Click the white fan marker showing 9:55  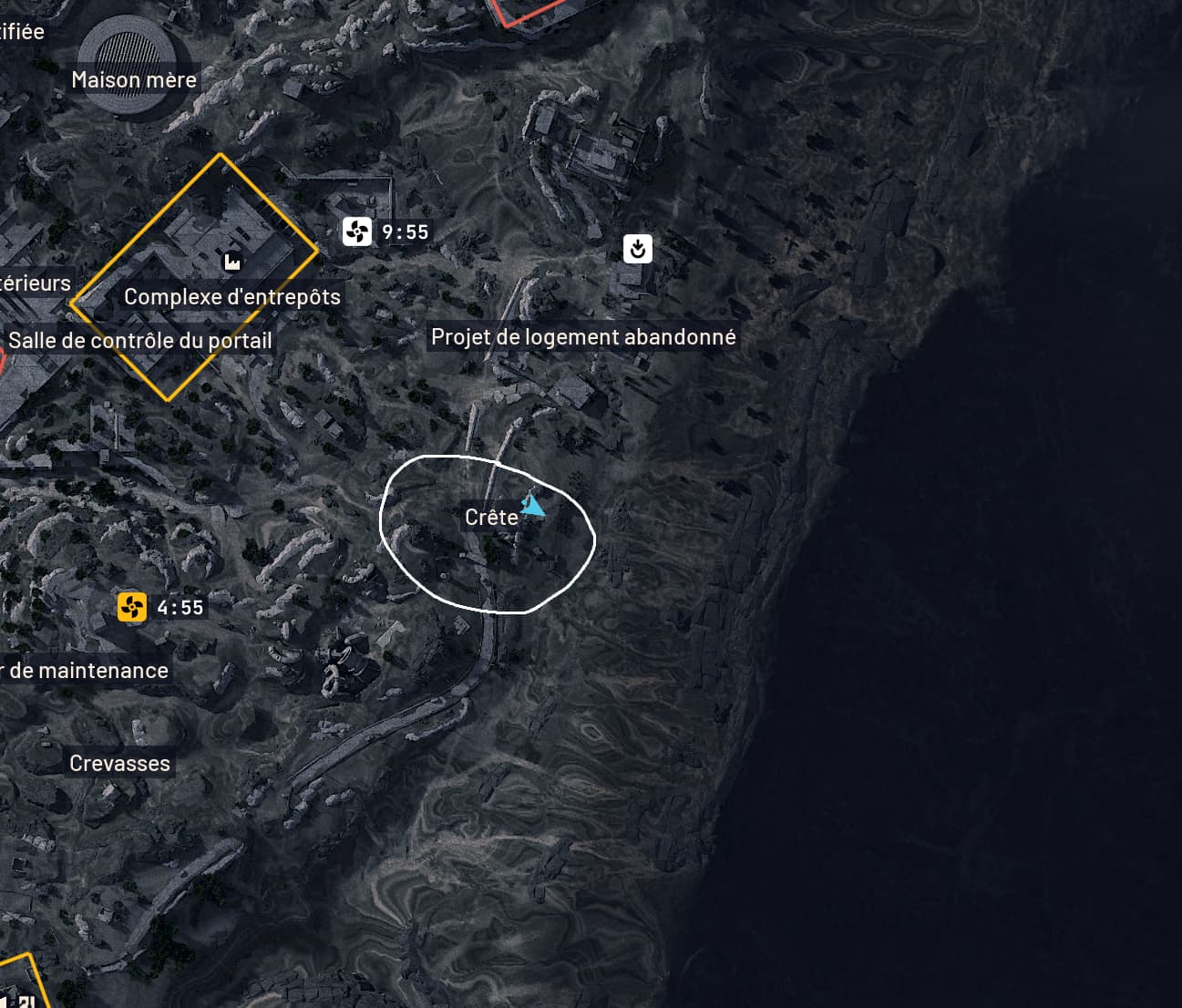coord(357,231)
